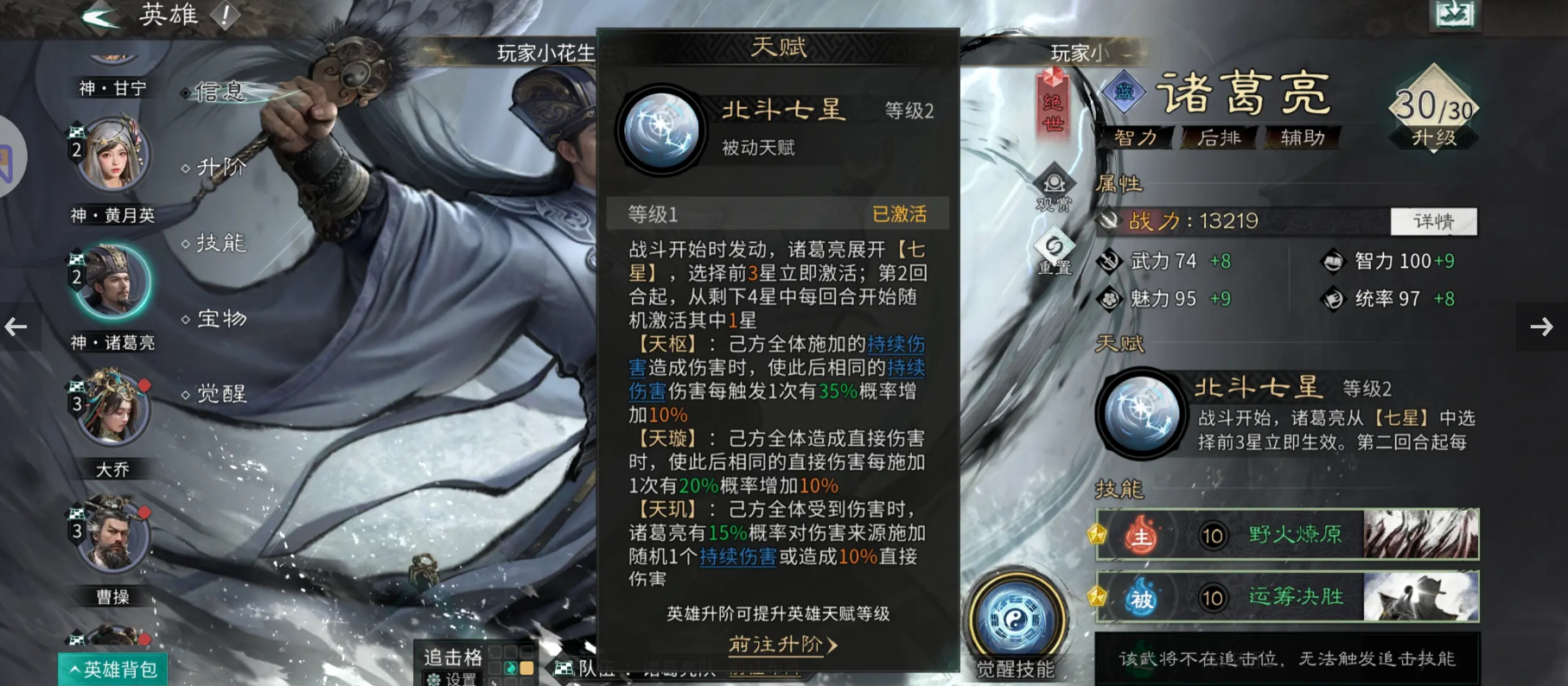Open the 宝物 menu item
The height and width of the screenshot is (686, 1568).
[x=219, y=319]
